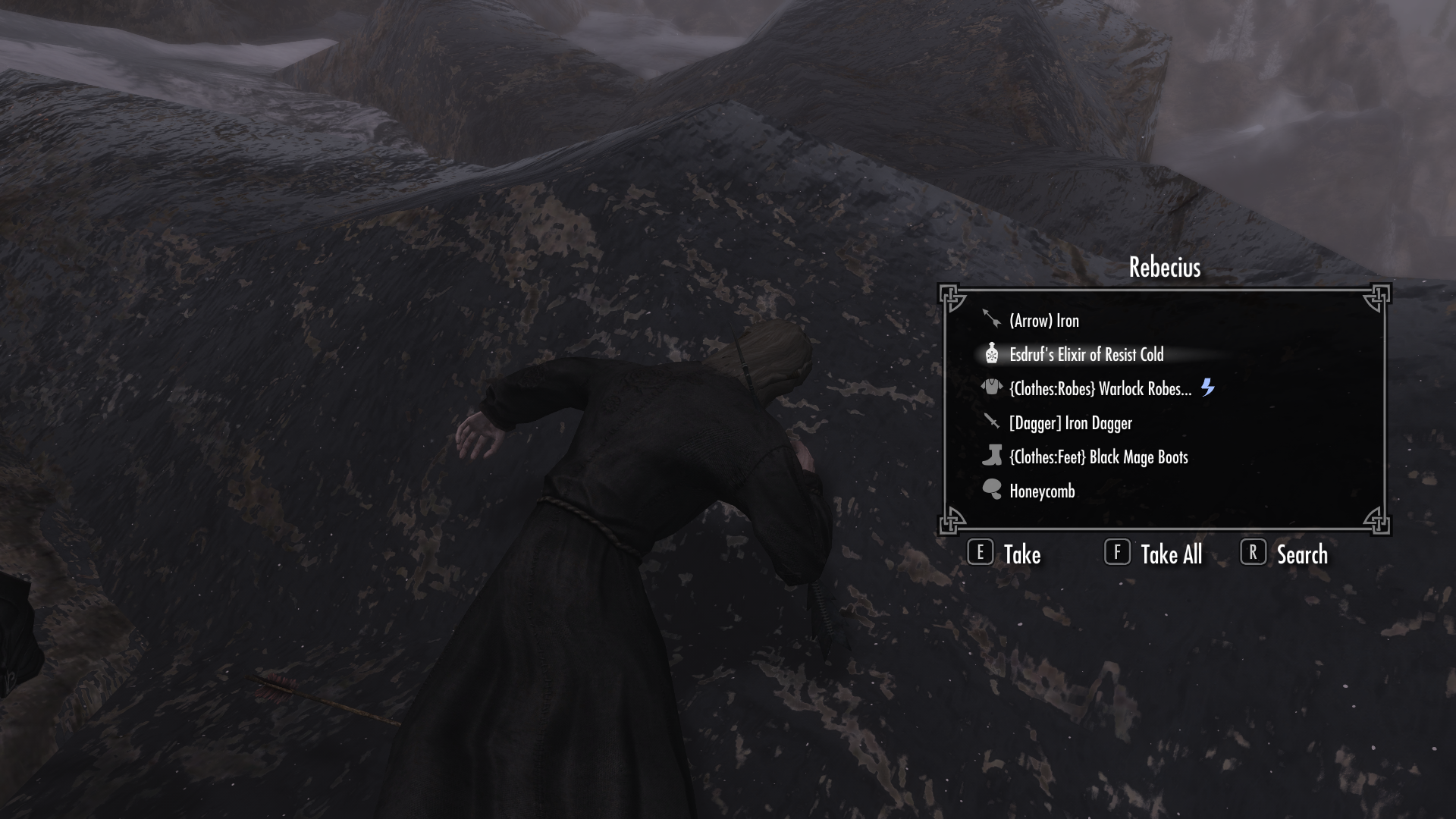Select the boots icon for Black Mage Boots

(993, 457)
